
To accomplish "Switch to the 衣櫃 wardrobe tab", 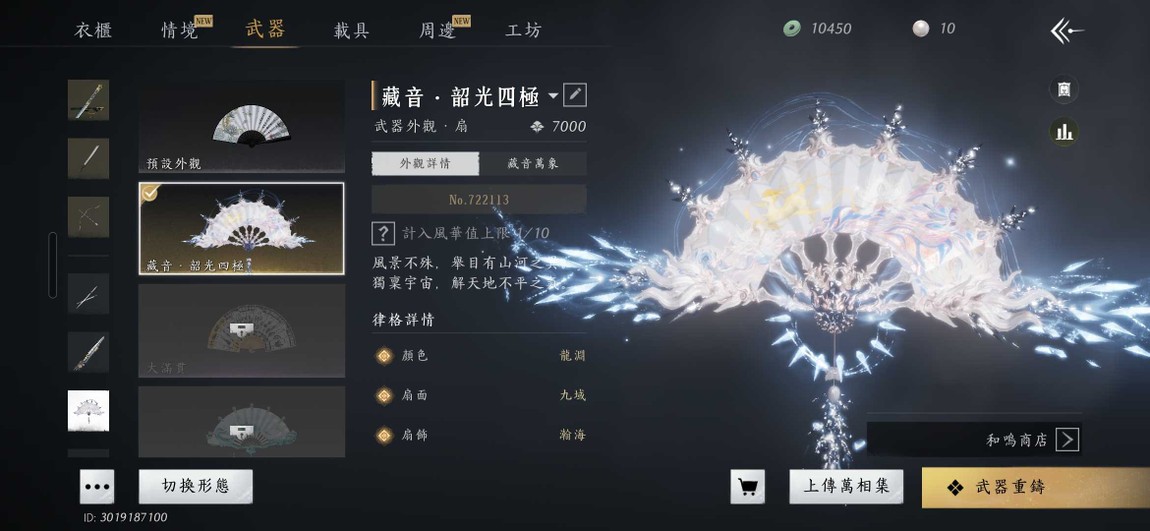I will tap(93, 29).
